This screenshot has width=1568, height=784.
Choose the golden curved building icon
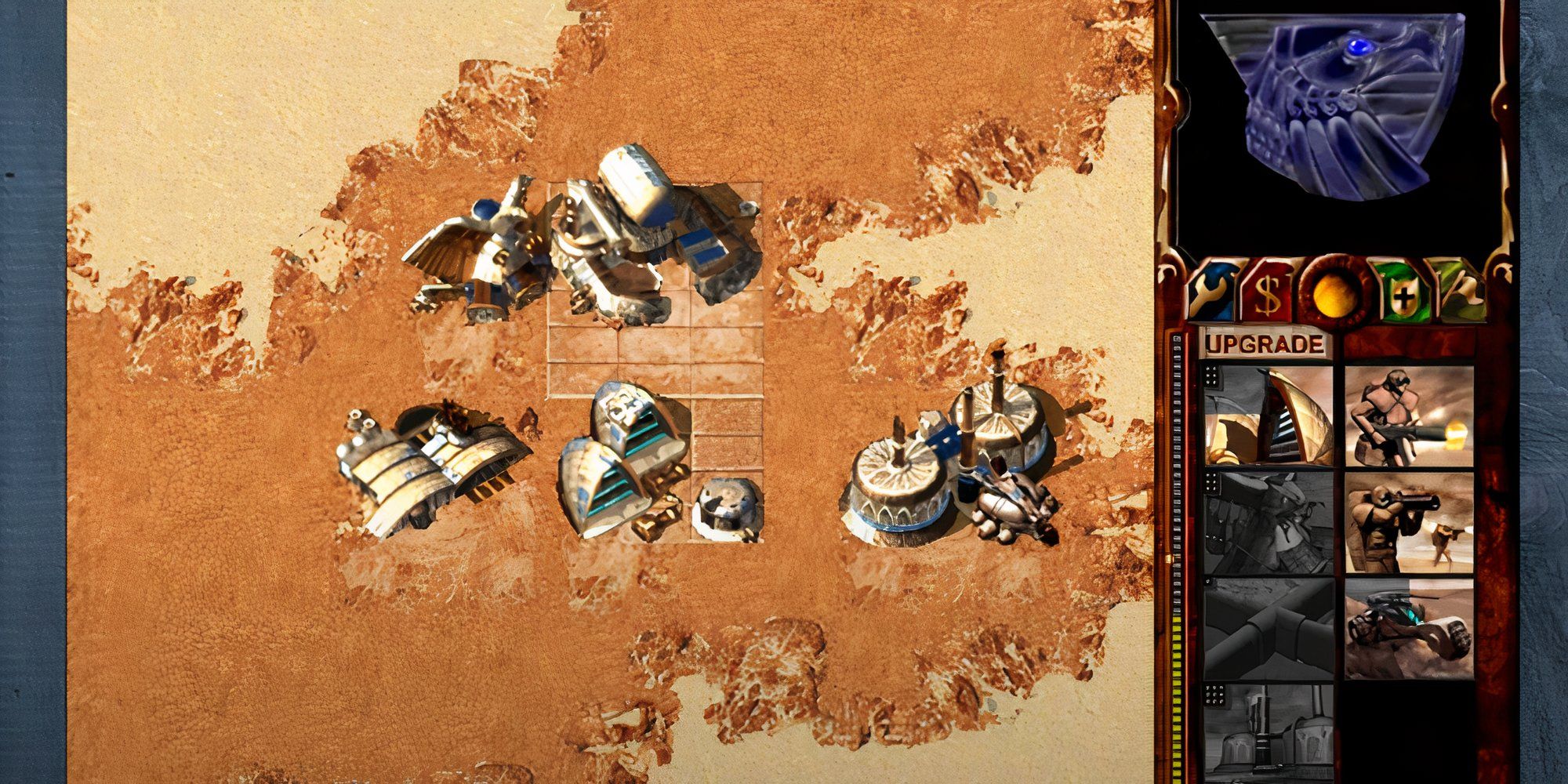pos(1268,416)
